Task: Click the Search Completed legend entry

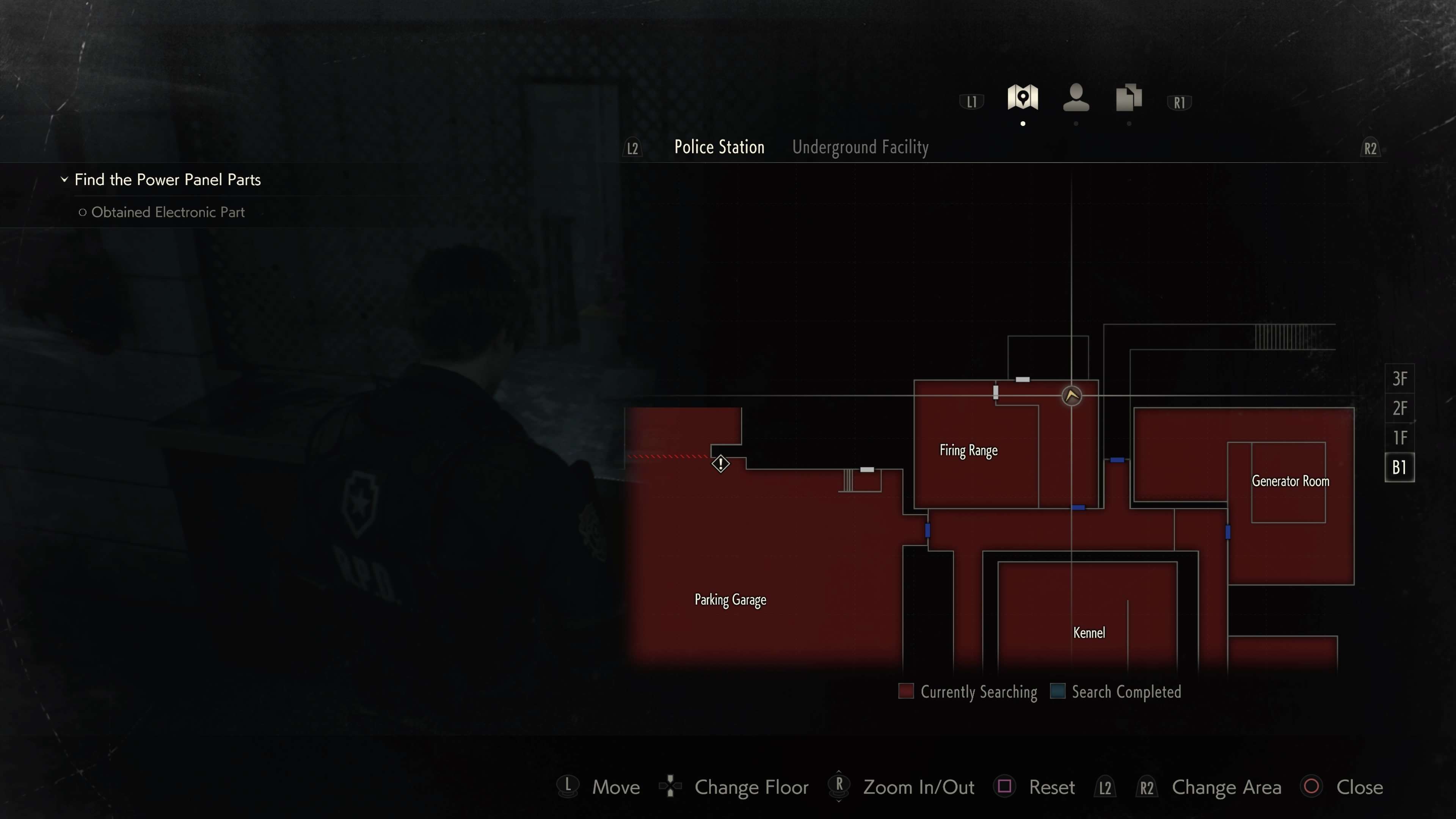Action: (x=1116, y=692)
